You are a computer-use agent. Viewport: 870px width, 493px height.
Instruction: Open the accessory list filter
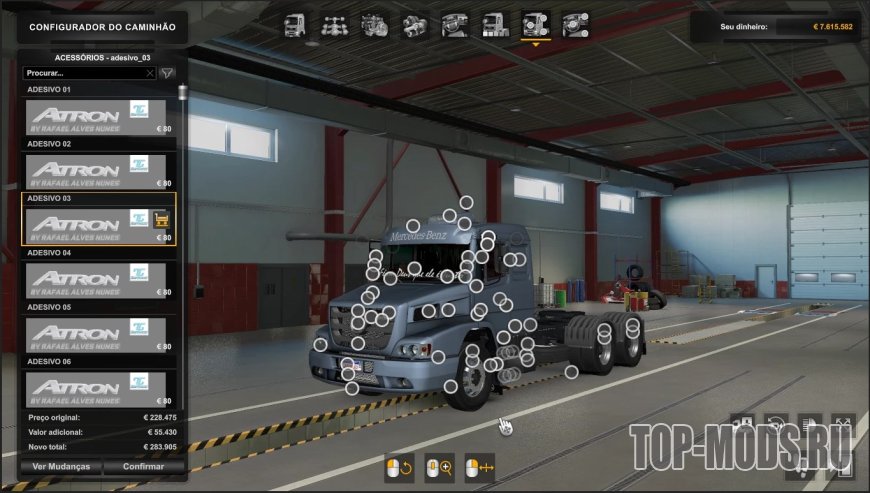(167, 73)
